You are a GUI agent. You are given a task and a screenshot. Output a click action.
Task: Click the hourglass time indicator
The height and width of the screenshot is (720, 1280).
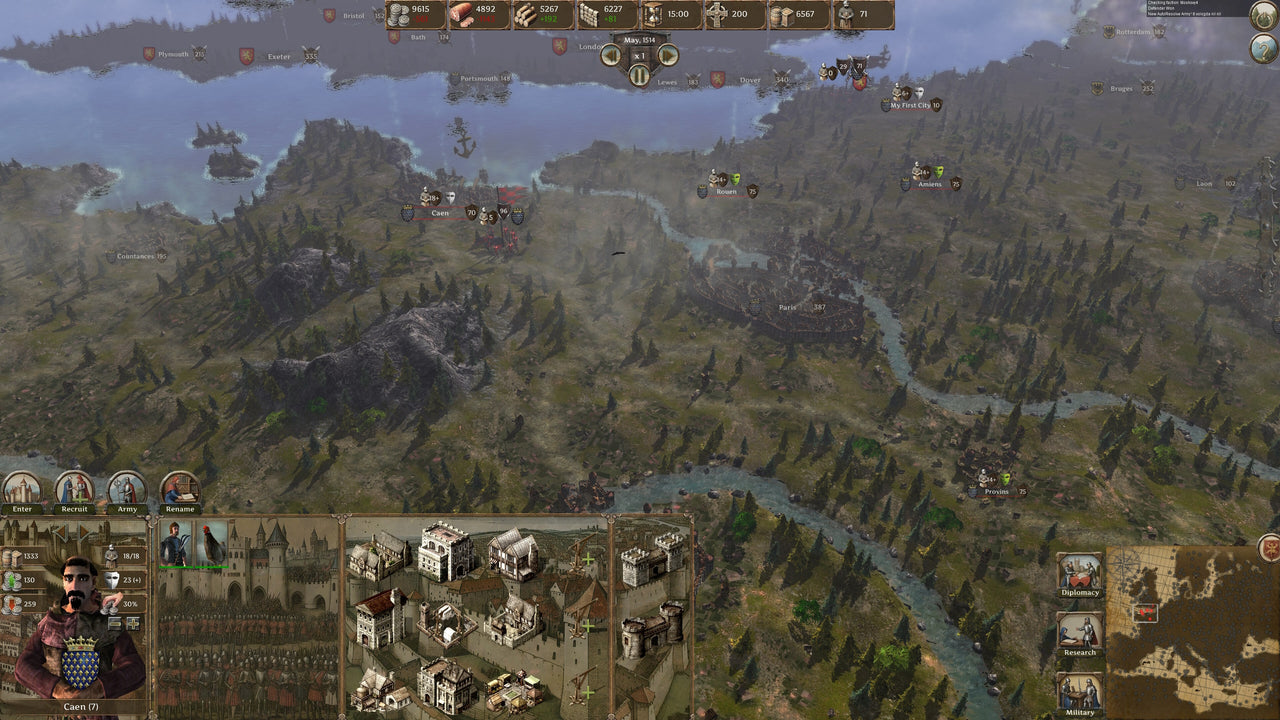pyautogui.click(x=652, y=15)
